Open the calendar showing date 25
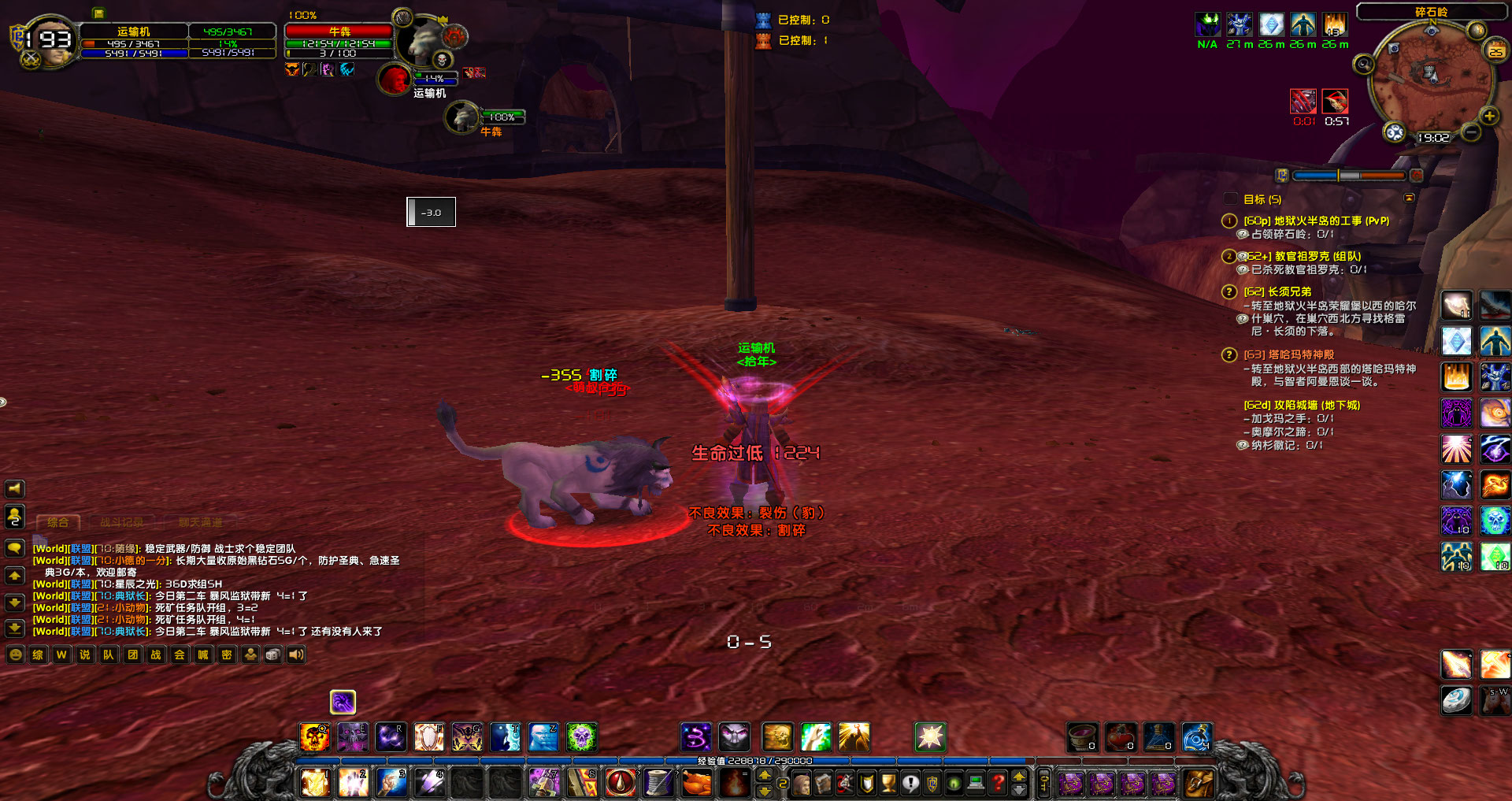The width and height of the screenshot is (1512, 801). (x=1495, y=50)
